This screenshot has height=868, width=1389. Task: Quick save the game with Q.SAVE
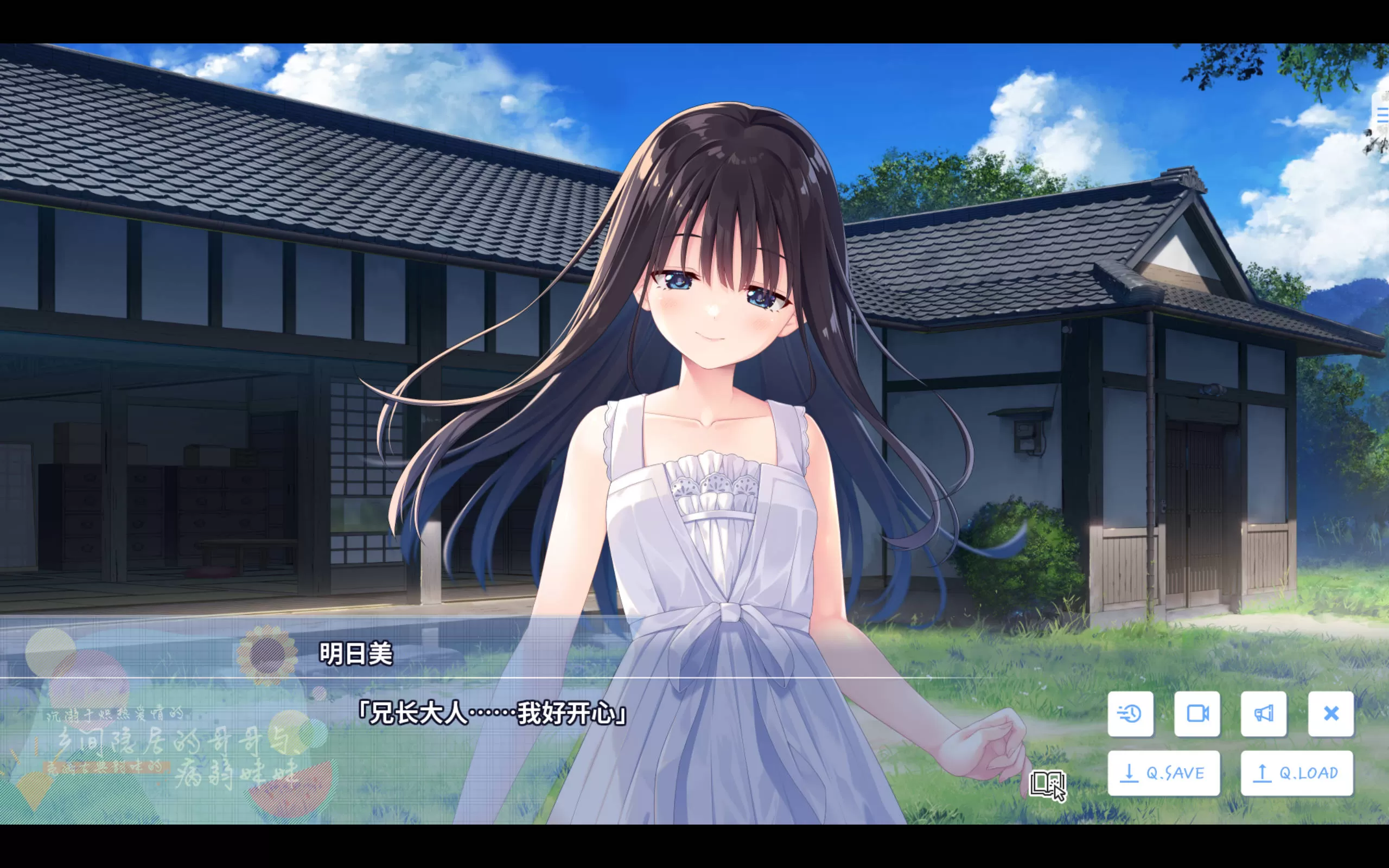(1163, 773)
